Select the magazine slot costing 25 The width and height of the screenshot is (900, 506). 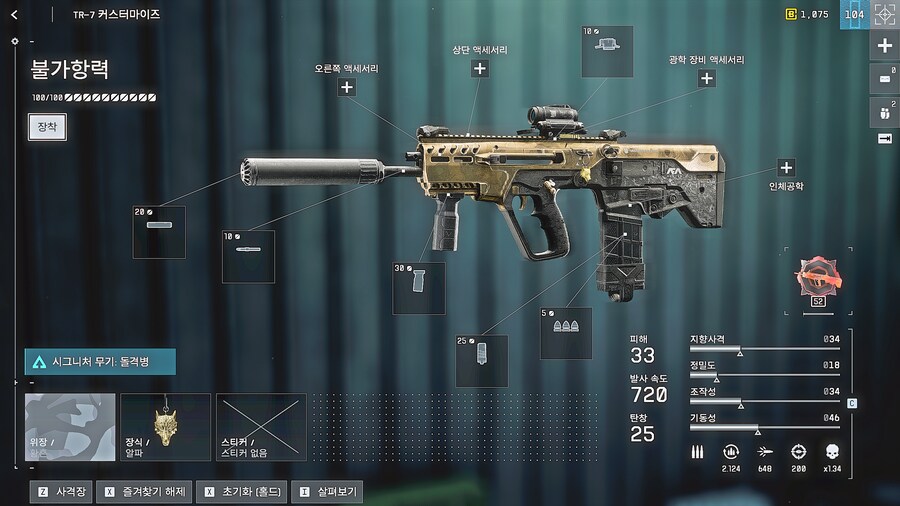481,361
